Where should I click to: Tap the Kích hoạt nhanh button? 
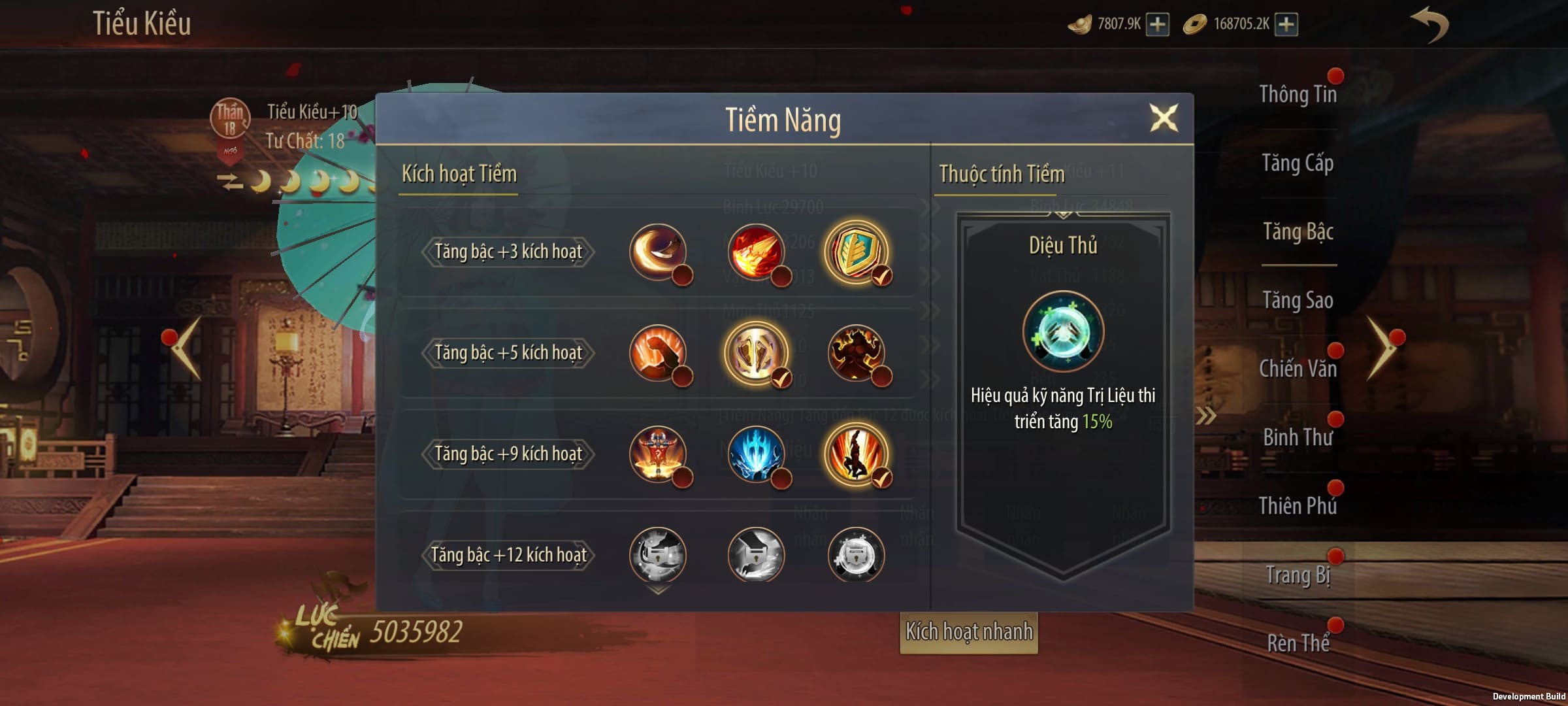(x=969, y=632)
